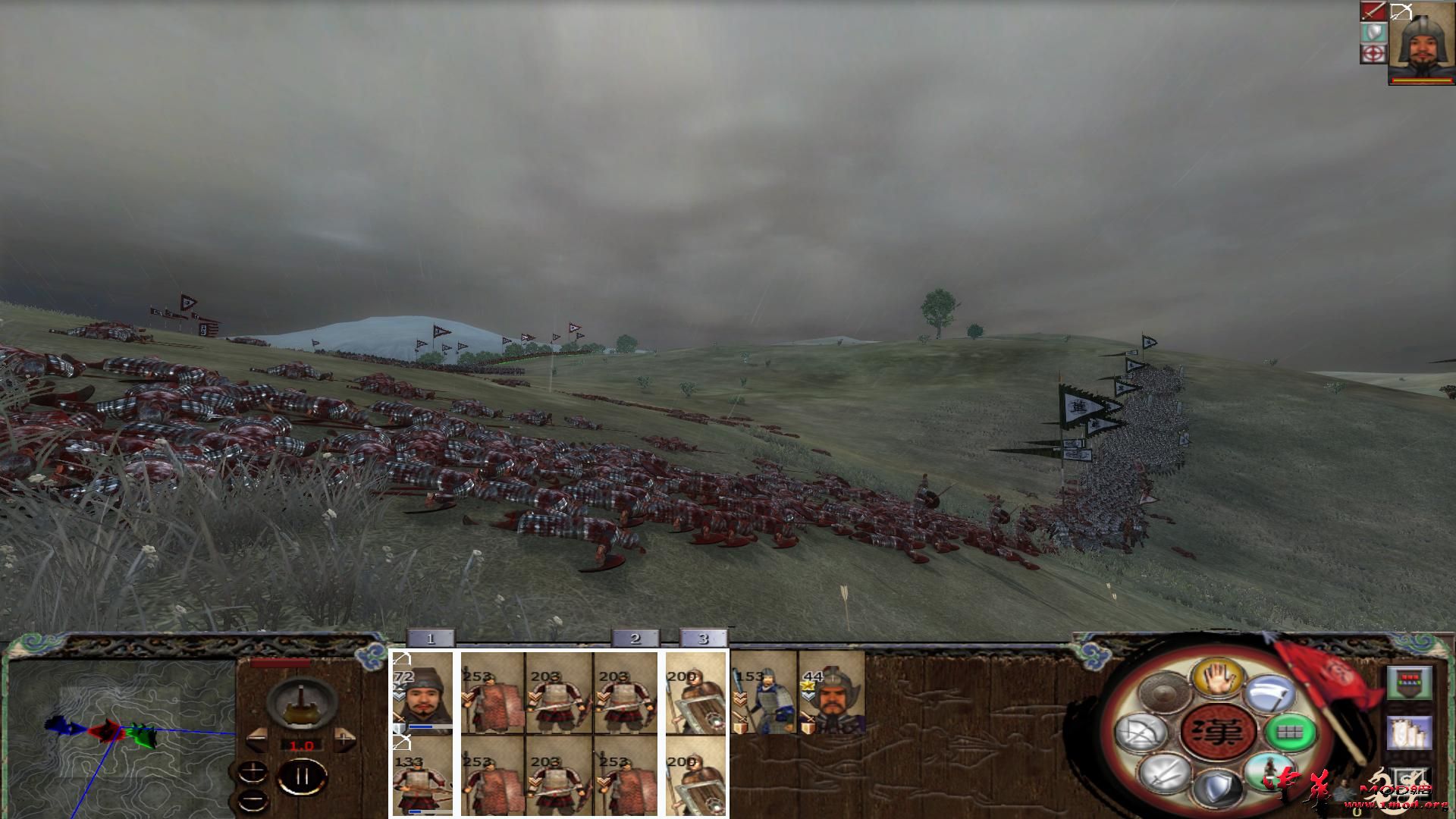Decrease game speed with the left arrow
This screenshot has width=1456, height=819.
pyautogui.click(x=258, y=739)
